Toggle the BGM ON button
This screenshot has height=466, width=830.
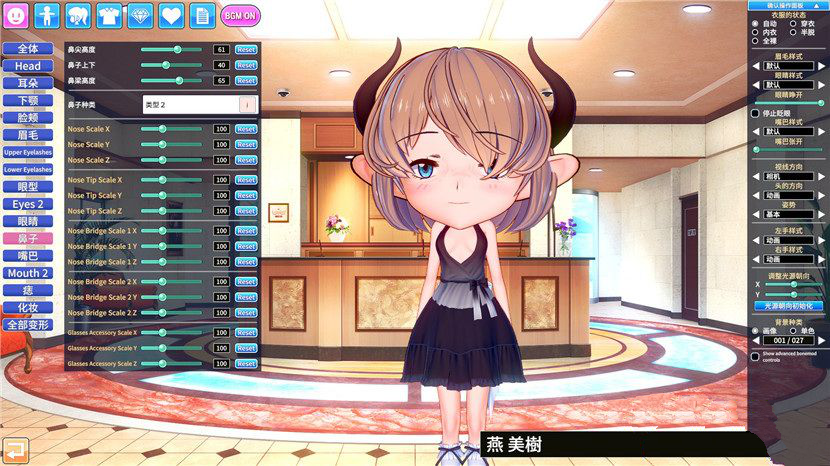(x=240, y=15)
